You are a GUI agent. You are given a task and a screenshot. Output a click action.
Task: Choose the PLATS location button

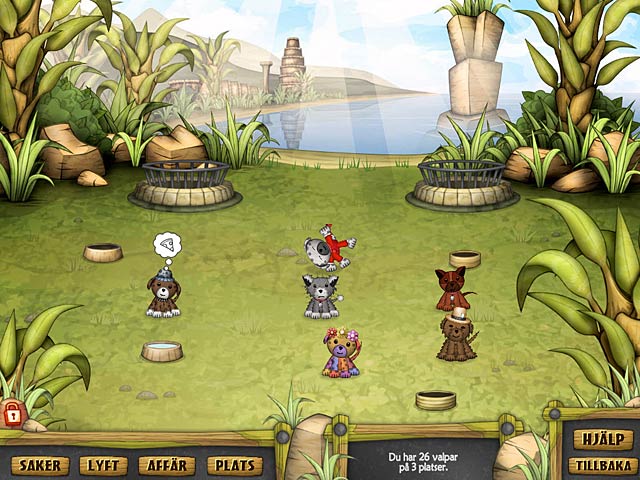[235, 465]
